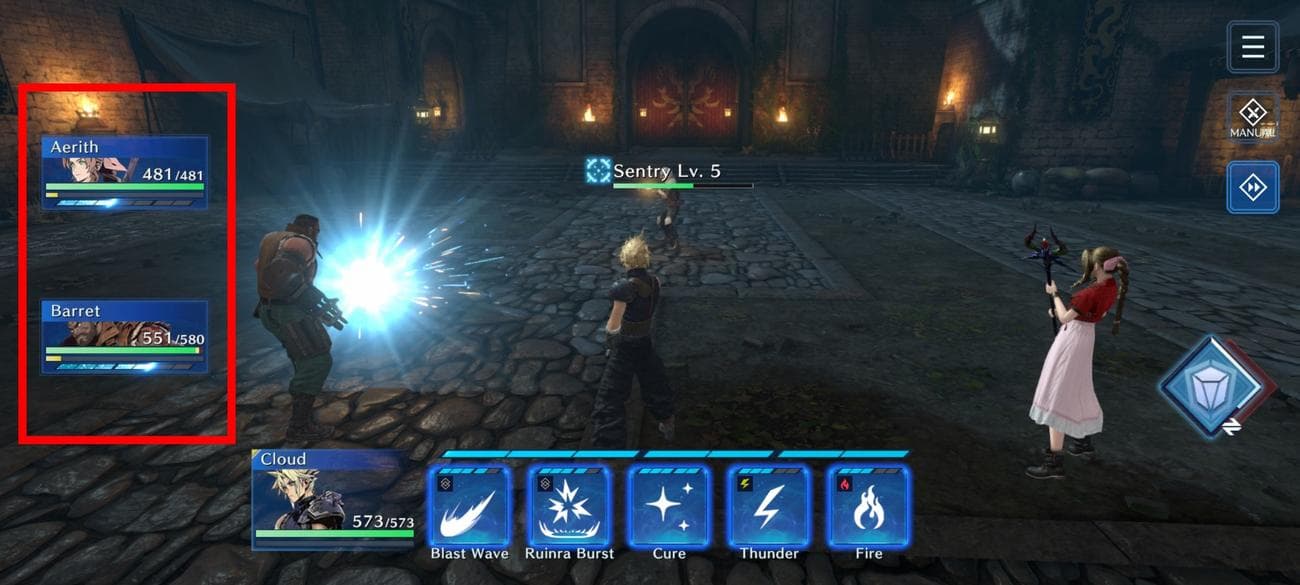Use the Ruinra Burst ability
This screenshot has height=585, width=1300.
pyautogui.click(x=569, y=506)
